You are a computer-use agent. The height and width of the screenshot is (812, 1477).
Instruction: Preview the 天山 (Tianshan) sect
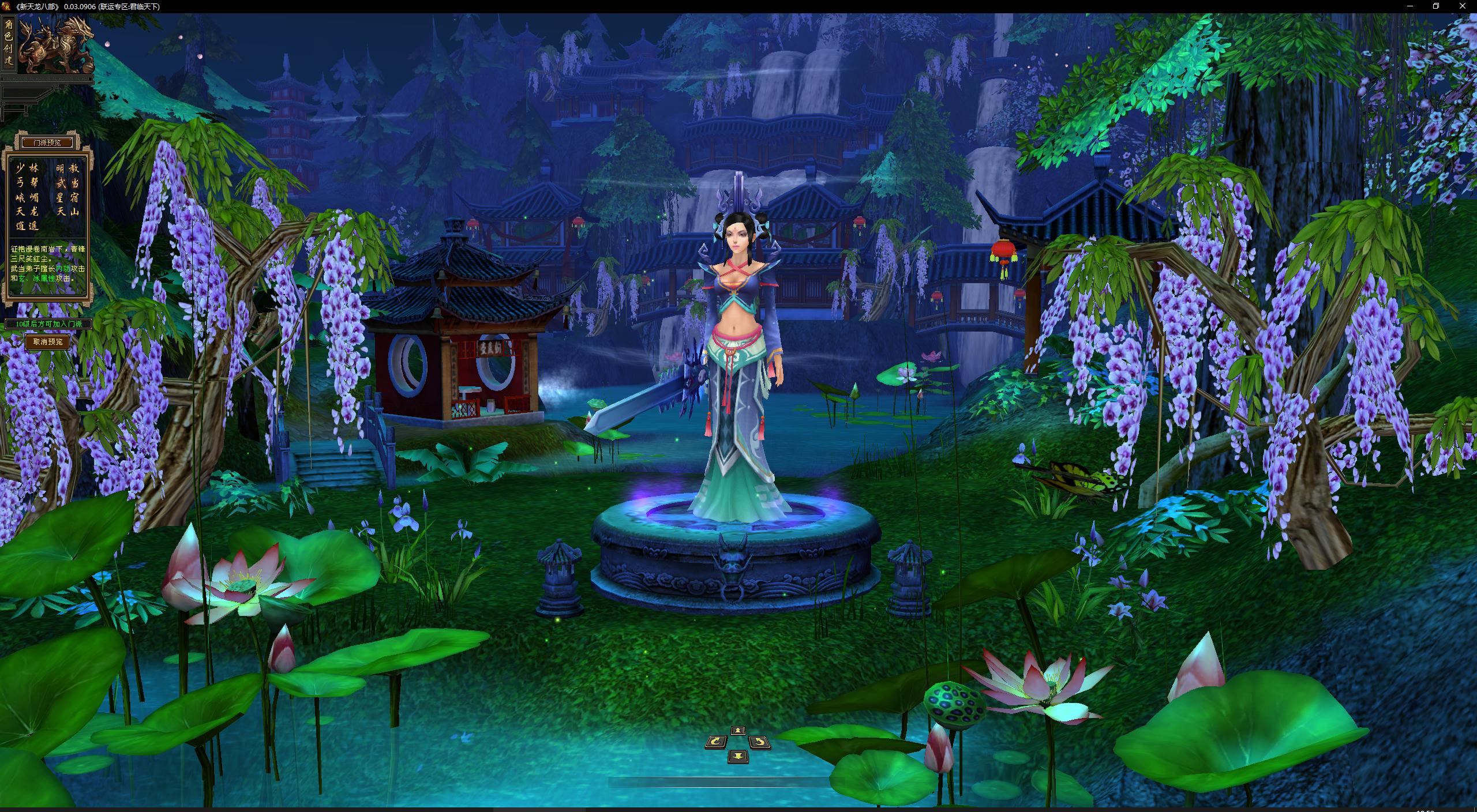coord(68,212)
